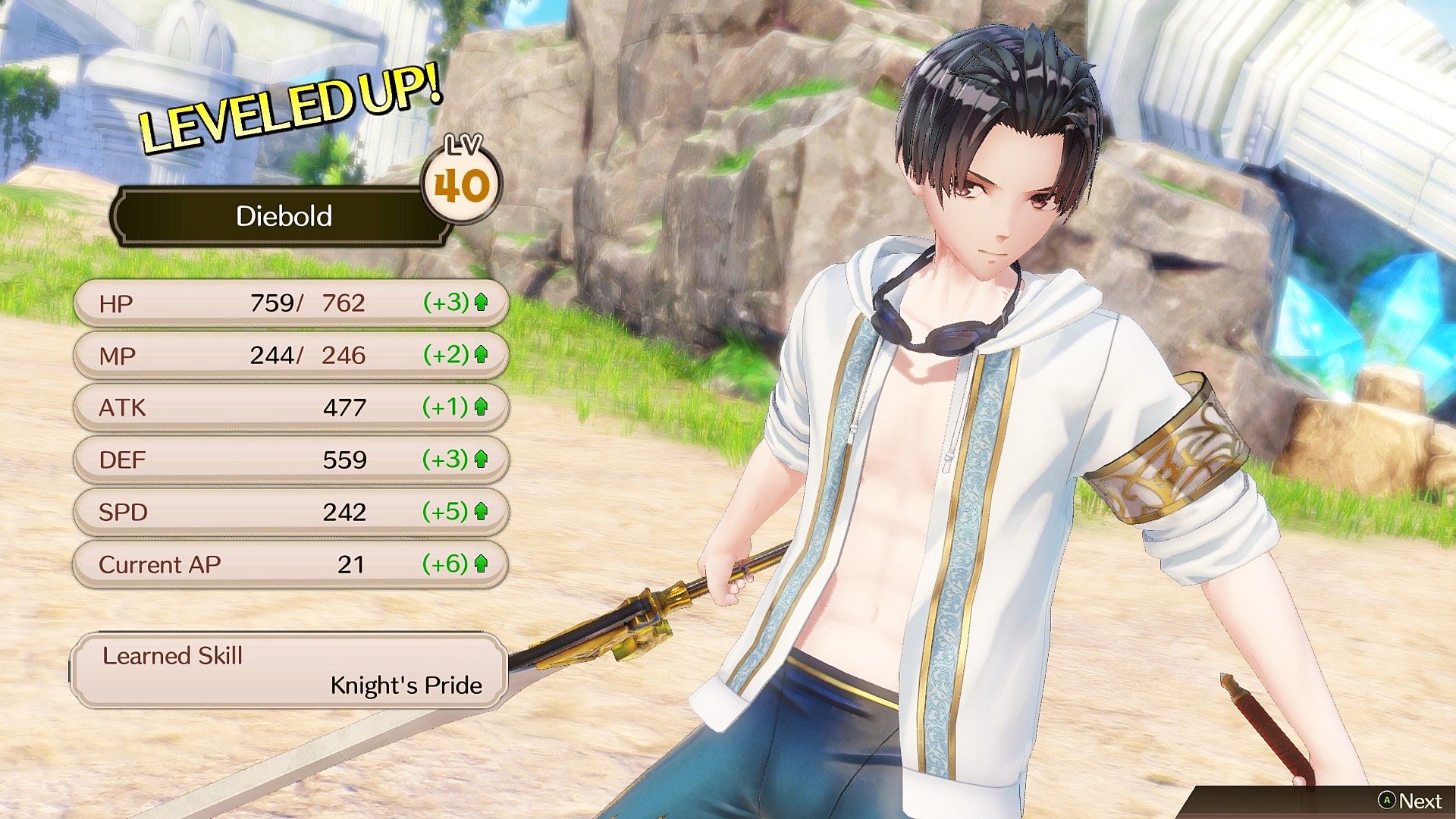Continue with the Next button
Image resolution: width=1456 pixels, height=819 pixels.
[1410, 801]
